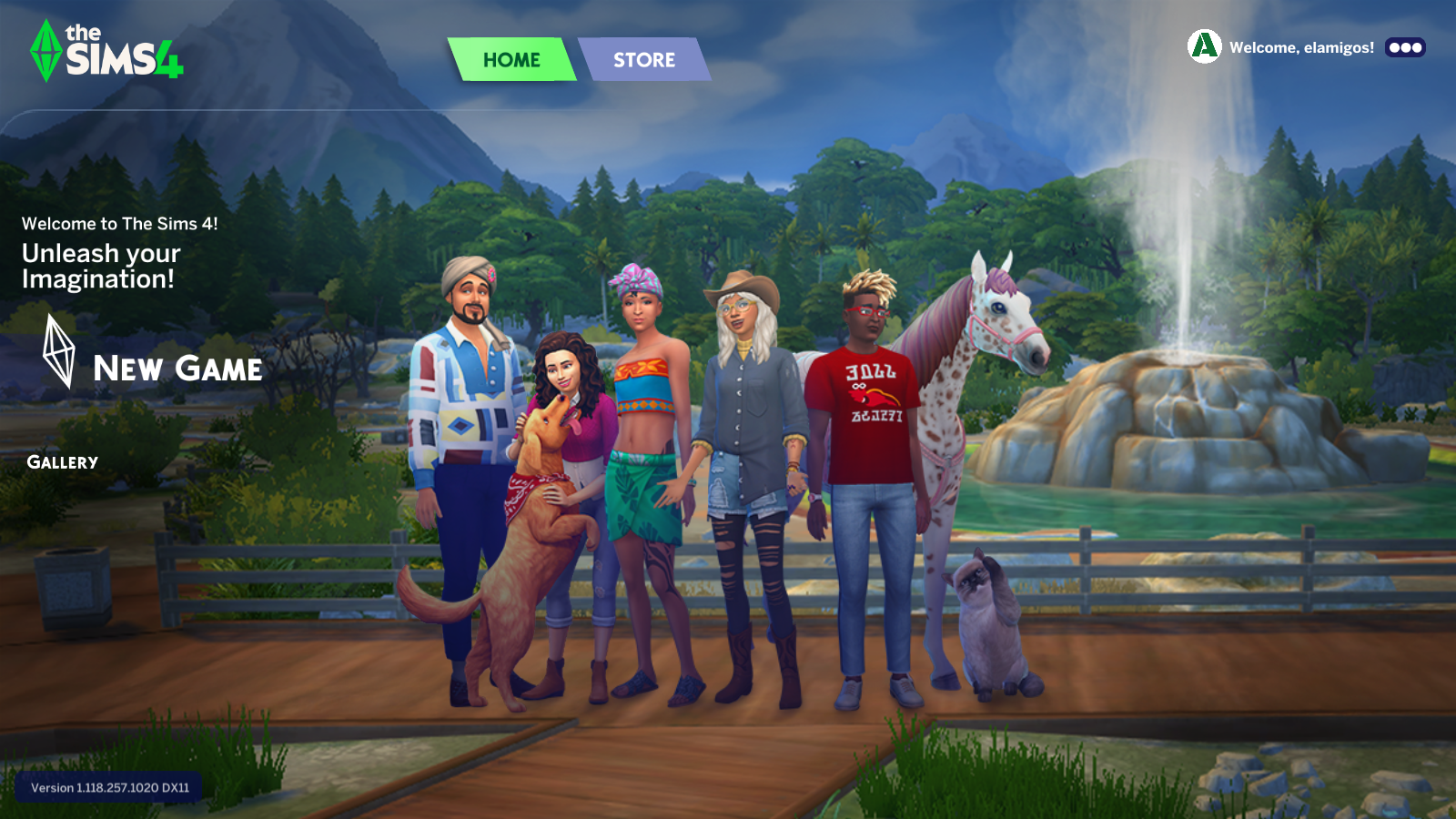Screen dimensions: 1456x819
Task: Open the Gallery
Action: [x=62, y=462]
